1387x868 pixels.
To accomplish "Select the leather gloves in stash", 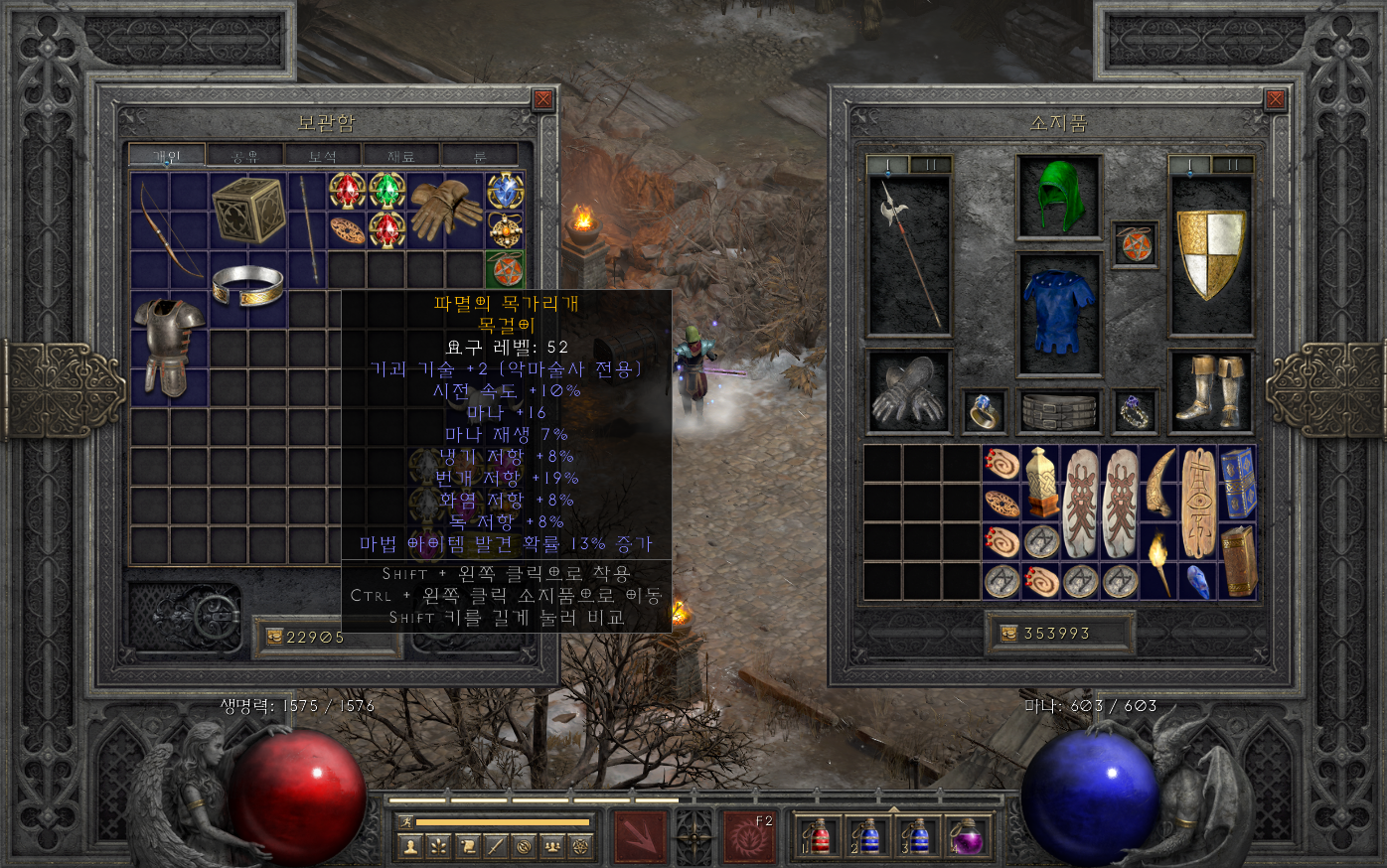I will (x=444, y=209).
